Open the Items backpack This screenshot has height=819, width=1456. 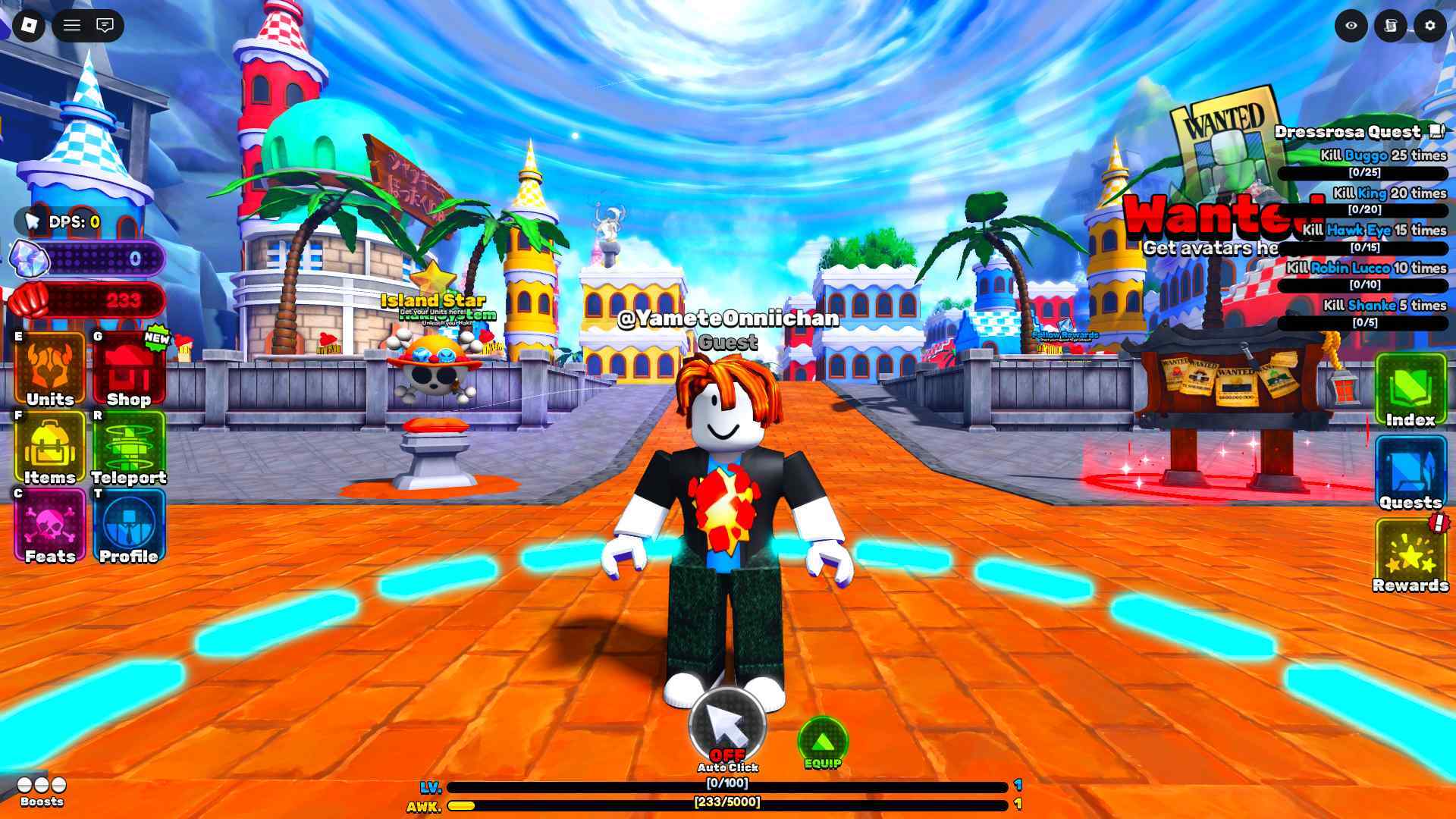(50, 448)
